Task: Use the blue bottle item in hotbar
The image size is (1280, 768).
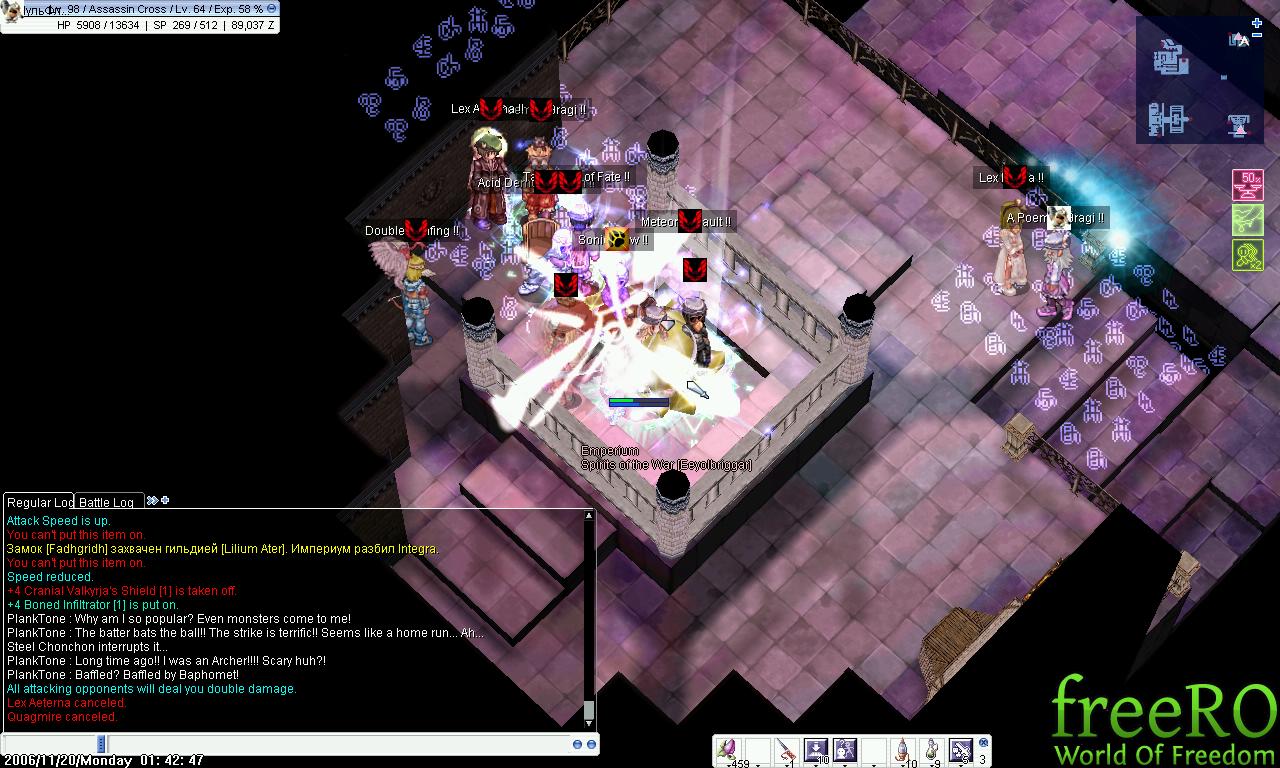Action: coord(903,750)
